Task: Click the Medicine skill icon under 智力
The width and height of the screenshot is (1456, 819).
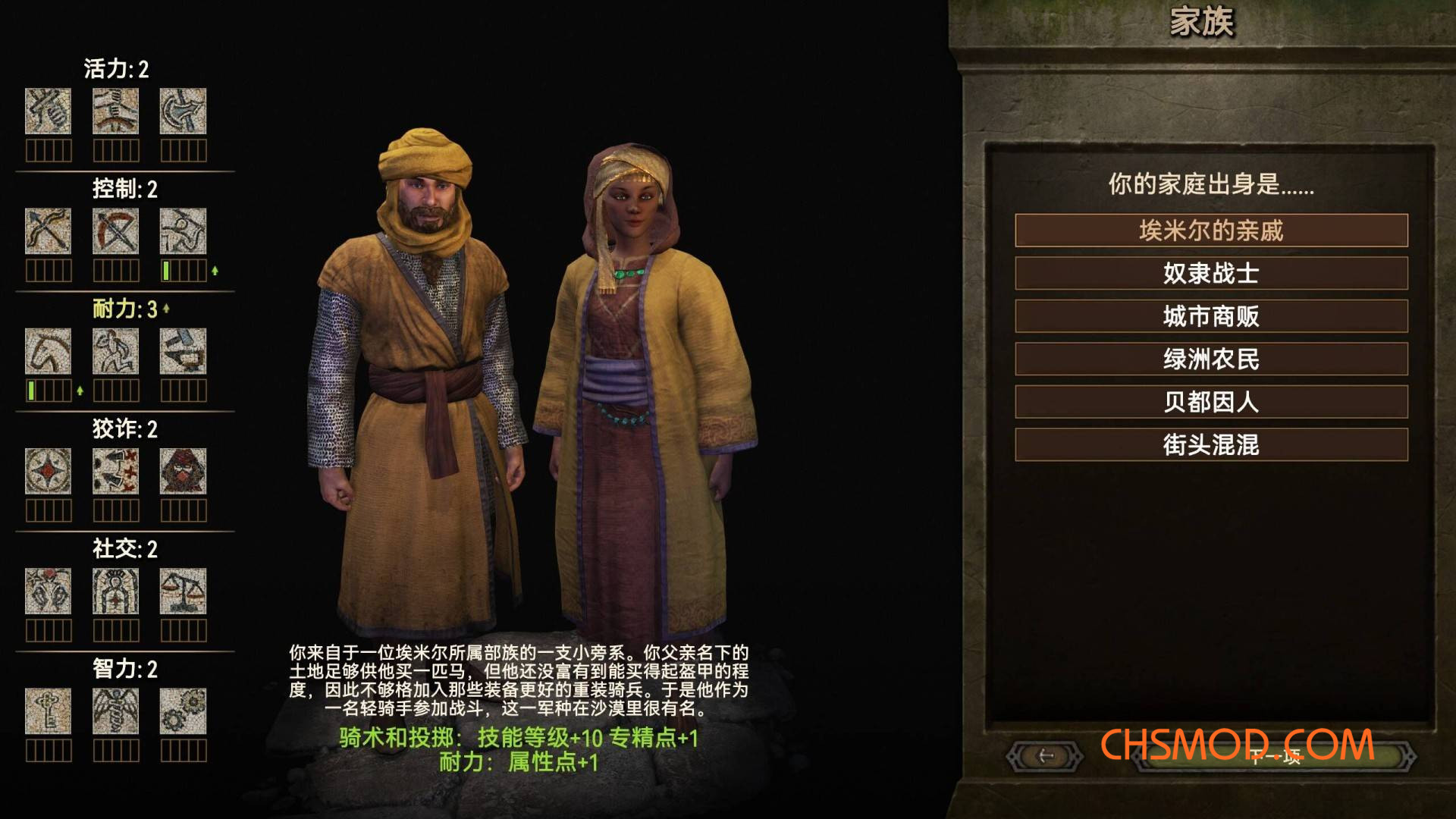Action: click(115, 713)
